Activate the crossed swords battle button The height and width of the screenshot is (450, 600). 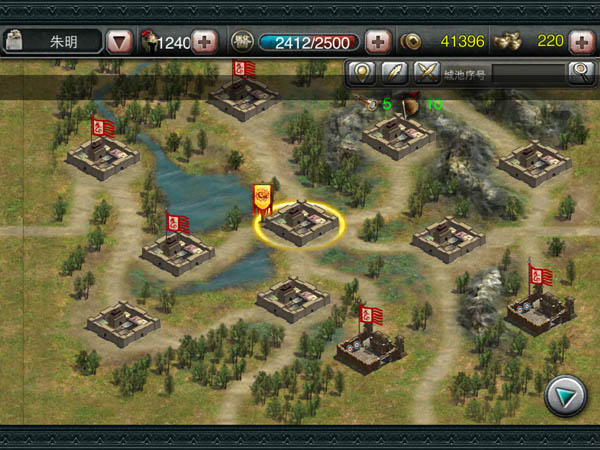point(427,72)
